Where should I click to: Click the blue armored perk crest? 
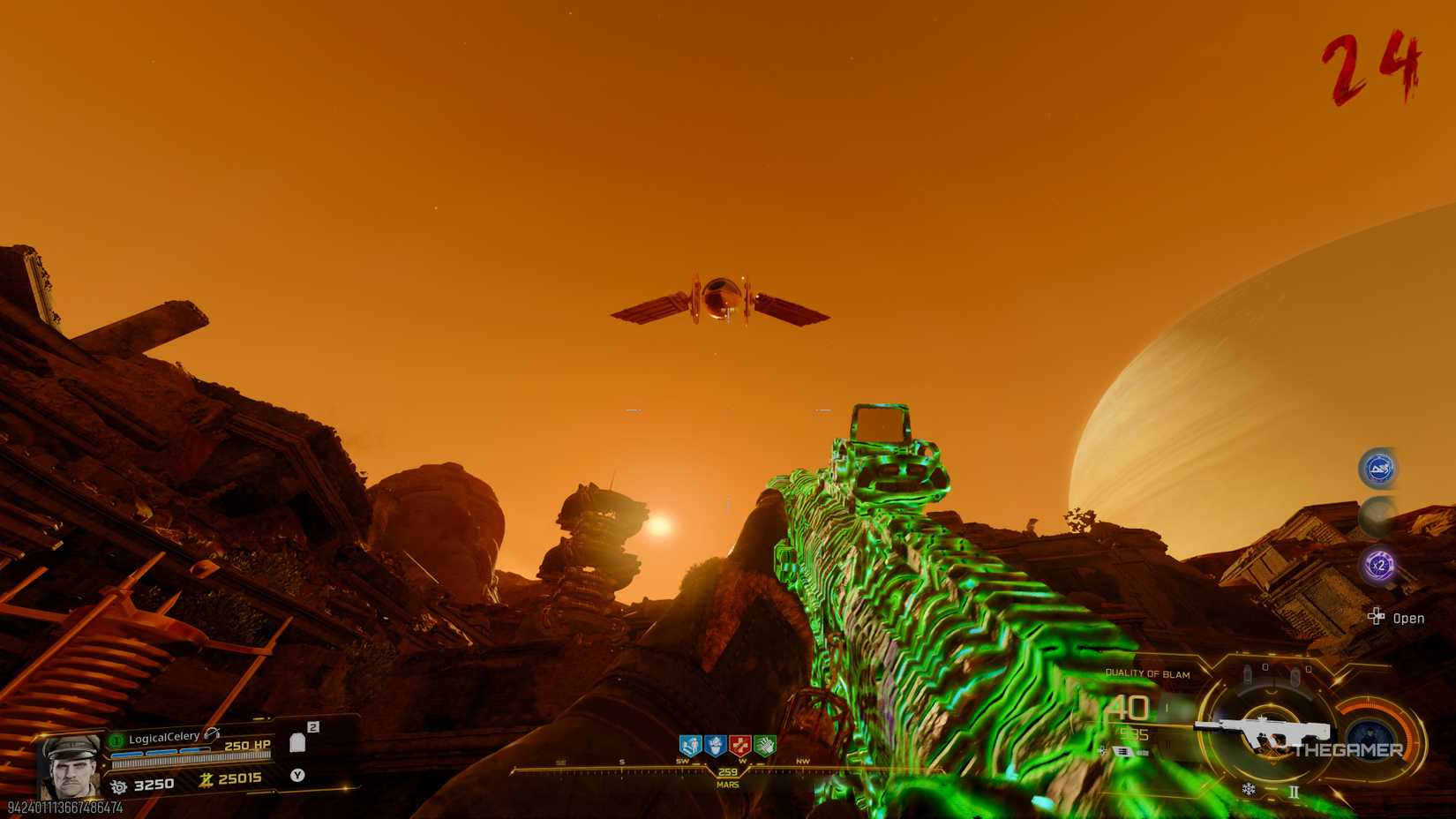click(x=716, y=746)
